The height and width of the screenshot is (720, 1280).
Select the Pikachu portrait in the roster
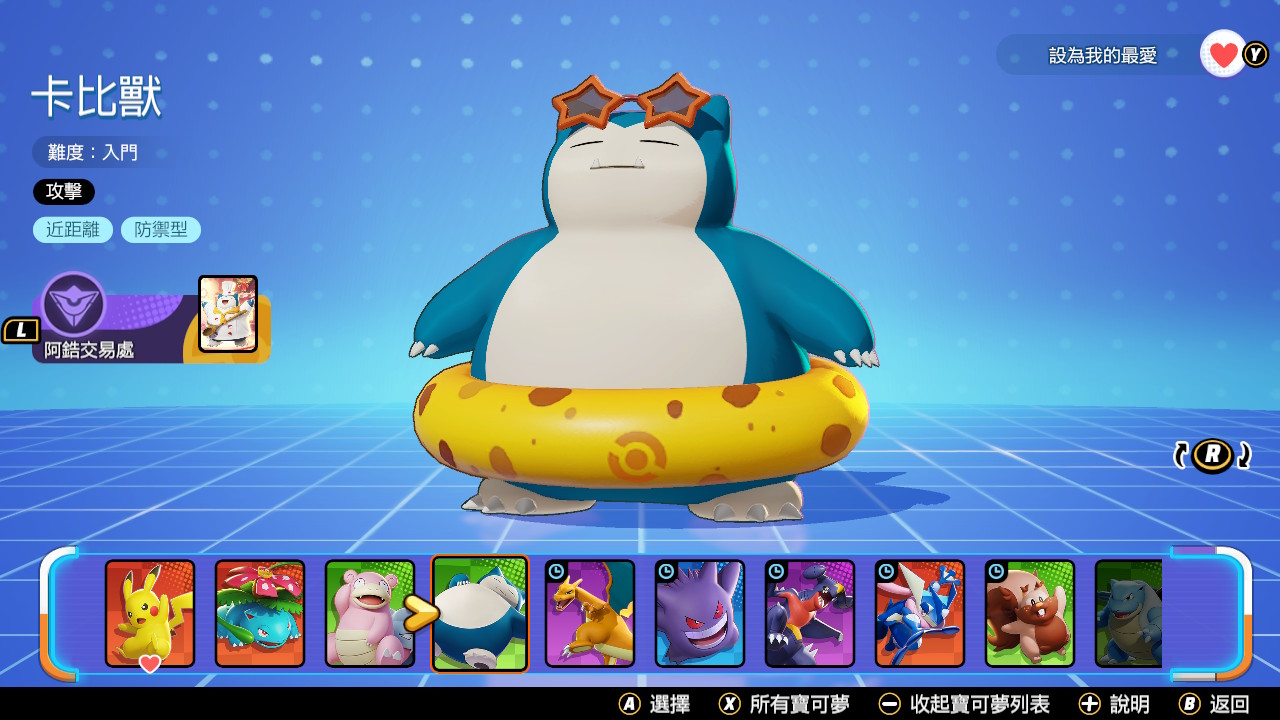point(152,614)
